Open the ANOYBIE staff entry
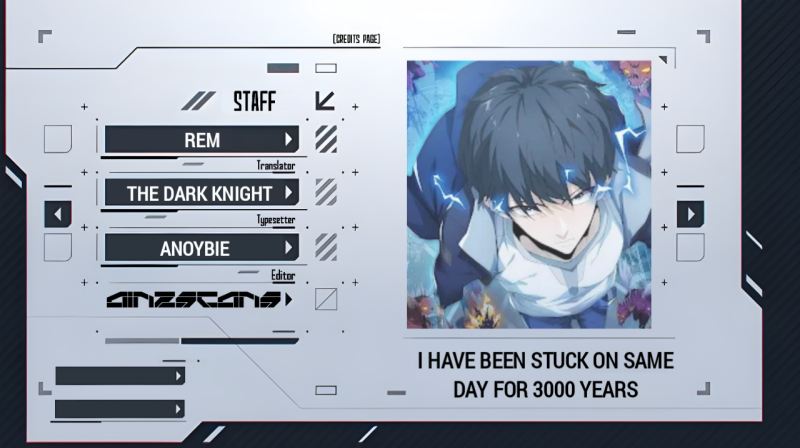Screen dimensions: 800x448 click(201, 247)
